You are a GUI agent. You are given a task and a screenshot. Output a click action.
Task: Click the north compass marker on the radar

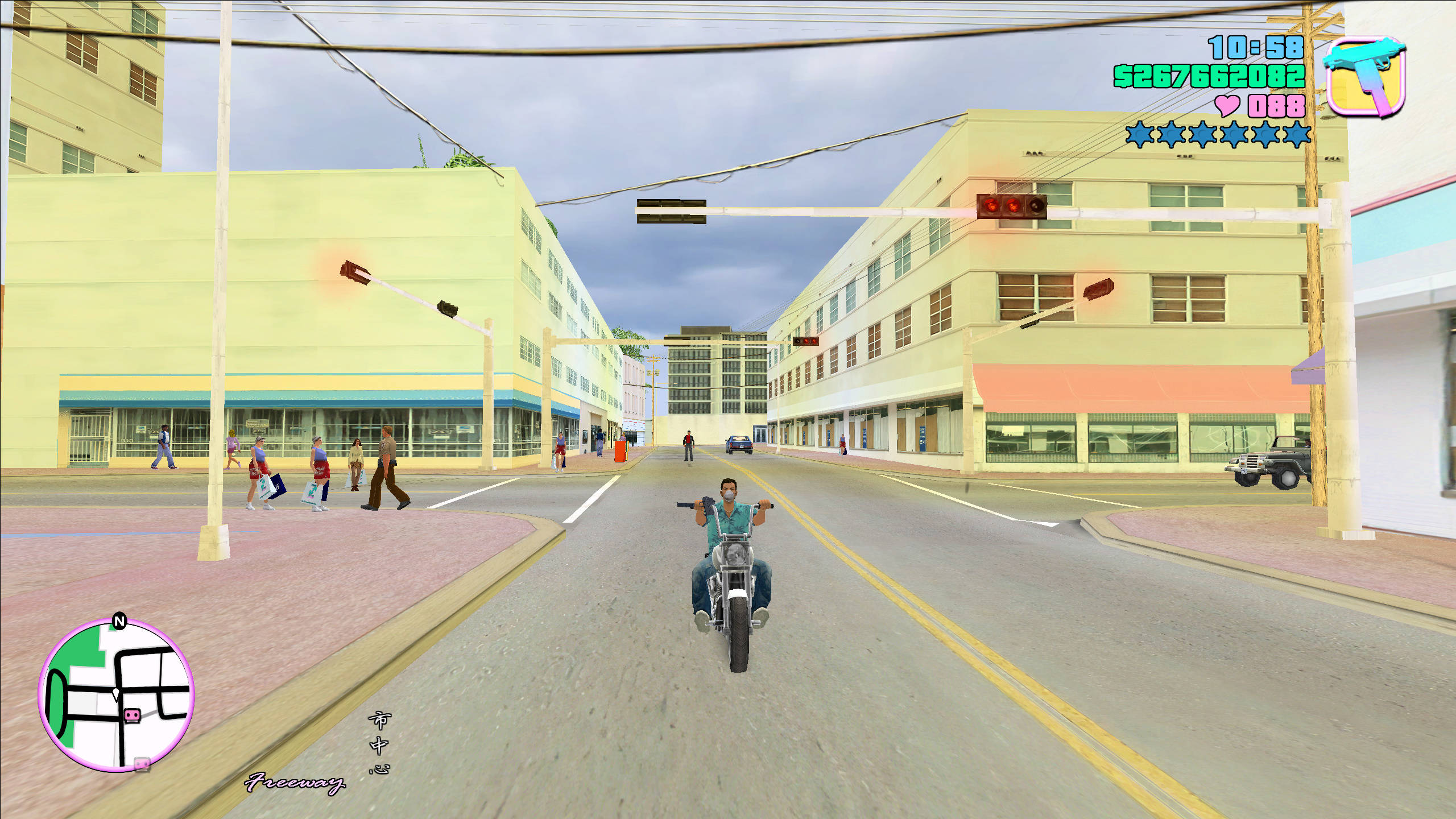click(119, 621)
